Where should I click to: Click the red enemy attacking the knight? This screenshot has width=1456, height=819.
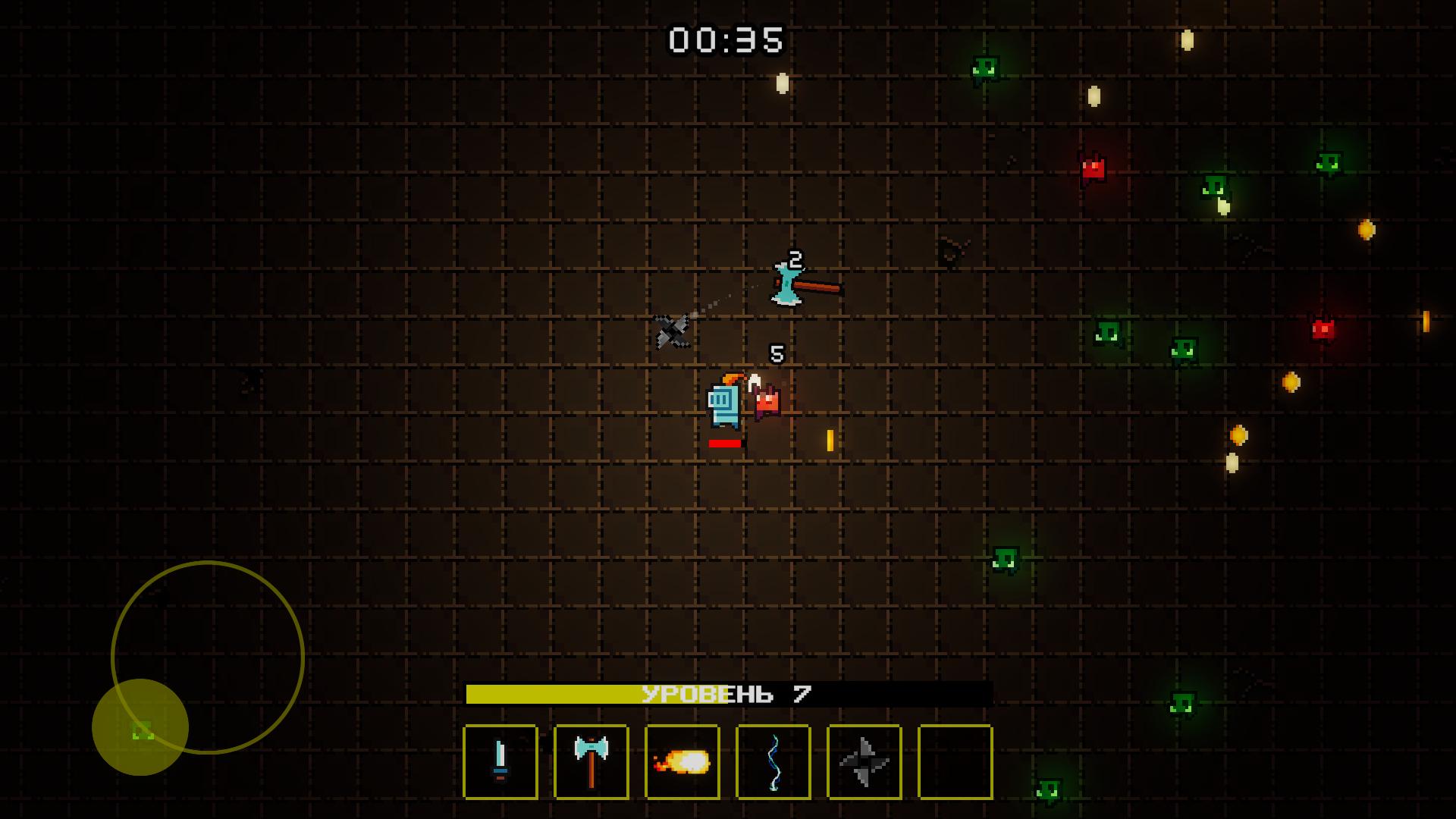tap(768, 402)
